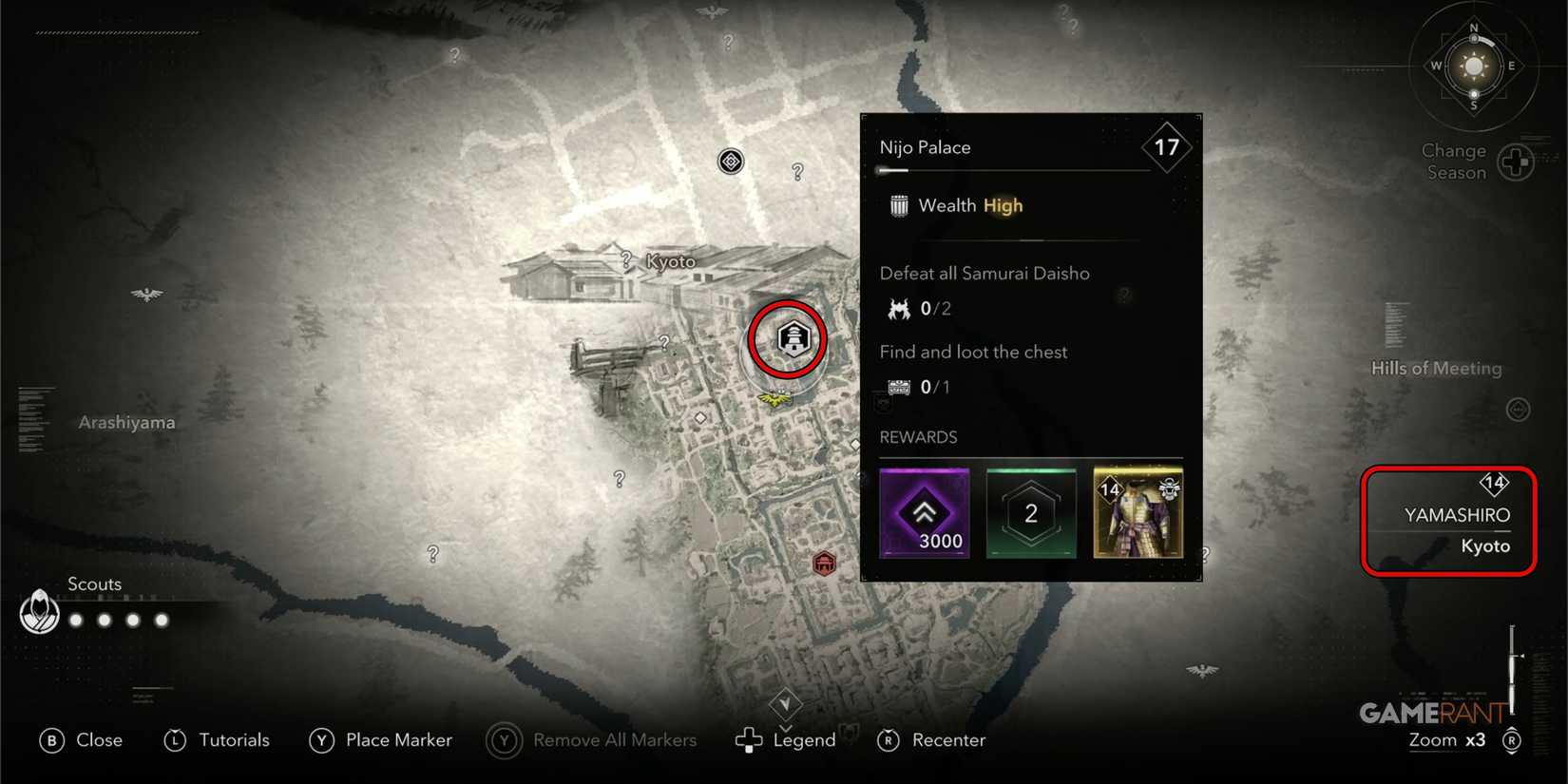
Task: Click the red shrine marker south of Nijo Palace
Action: click(x=823, y=563)
